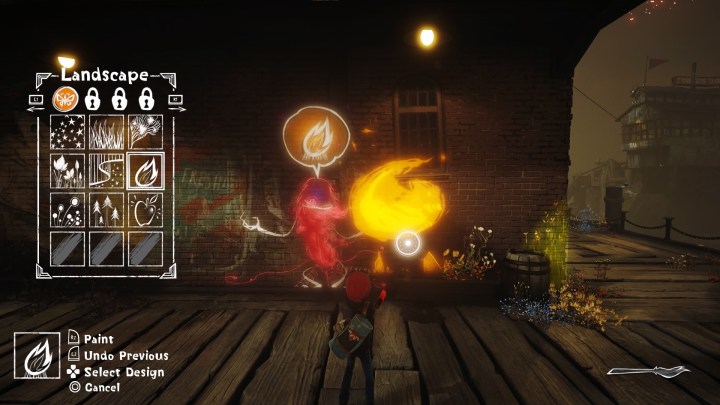Switch to the orange butterfly Landscape tab
The width and height of the screenshot is (720, 405).
click(x=62, y=99)
